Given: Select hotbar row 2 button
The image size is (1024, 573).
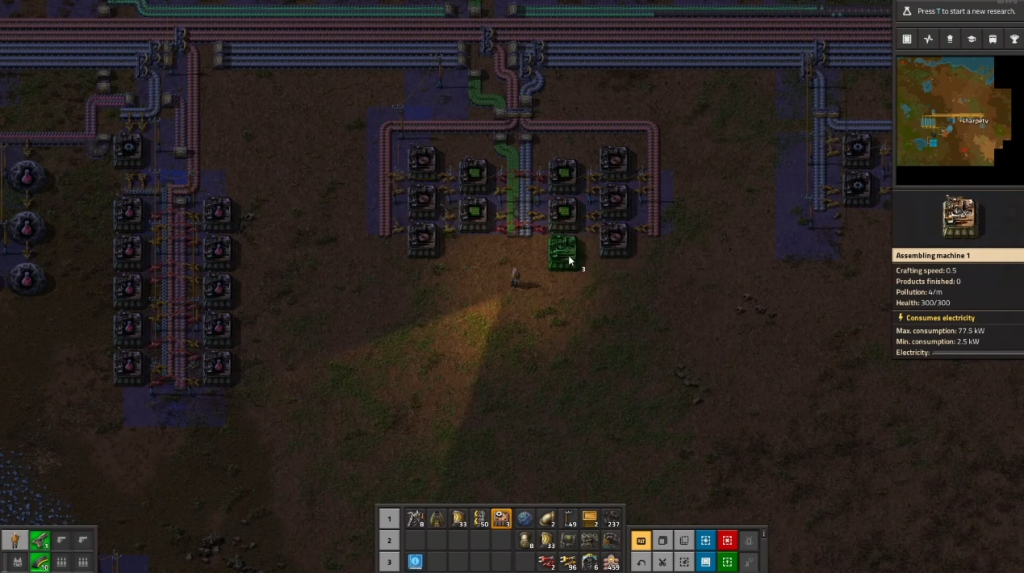Looking at the screenshot, I should point(389,540).
